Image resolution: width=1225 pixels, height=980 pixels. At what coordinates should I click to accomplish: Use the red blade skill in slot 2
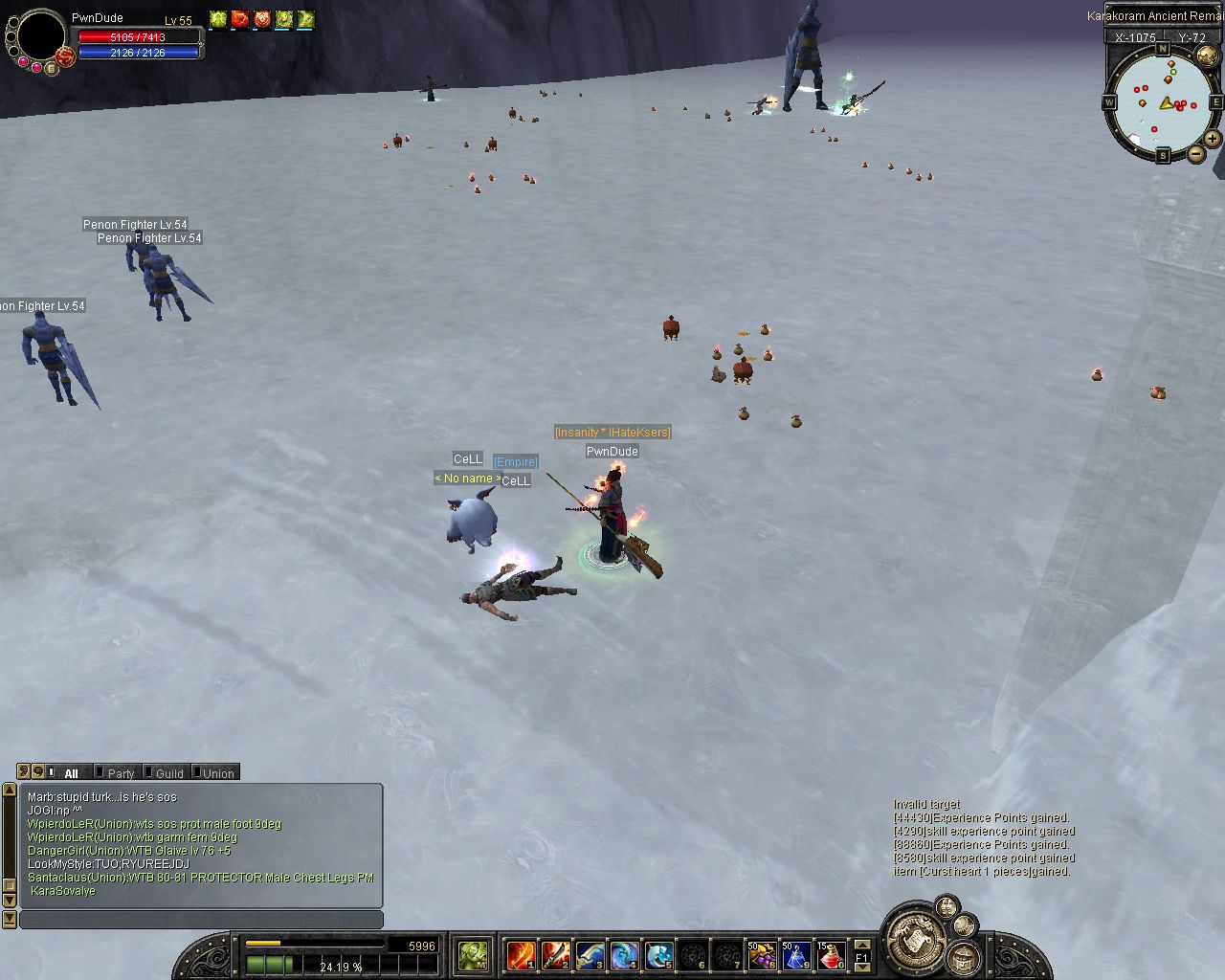click(x=555, y=955)
